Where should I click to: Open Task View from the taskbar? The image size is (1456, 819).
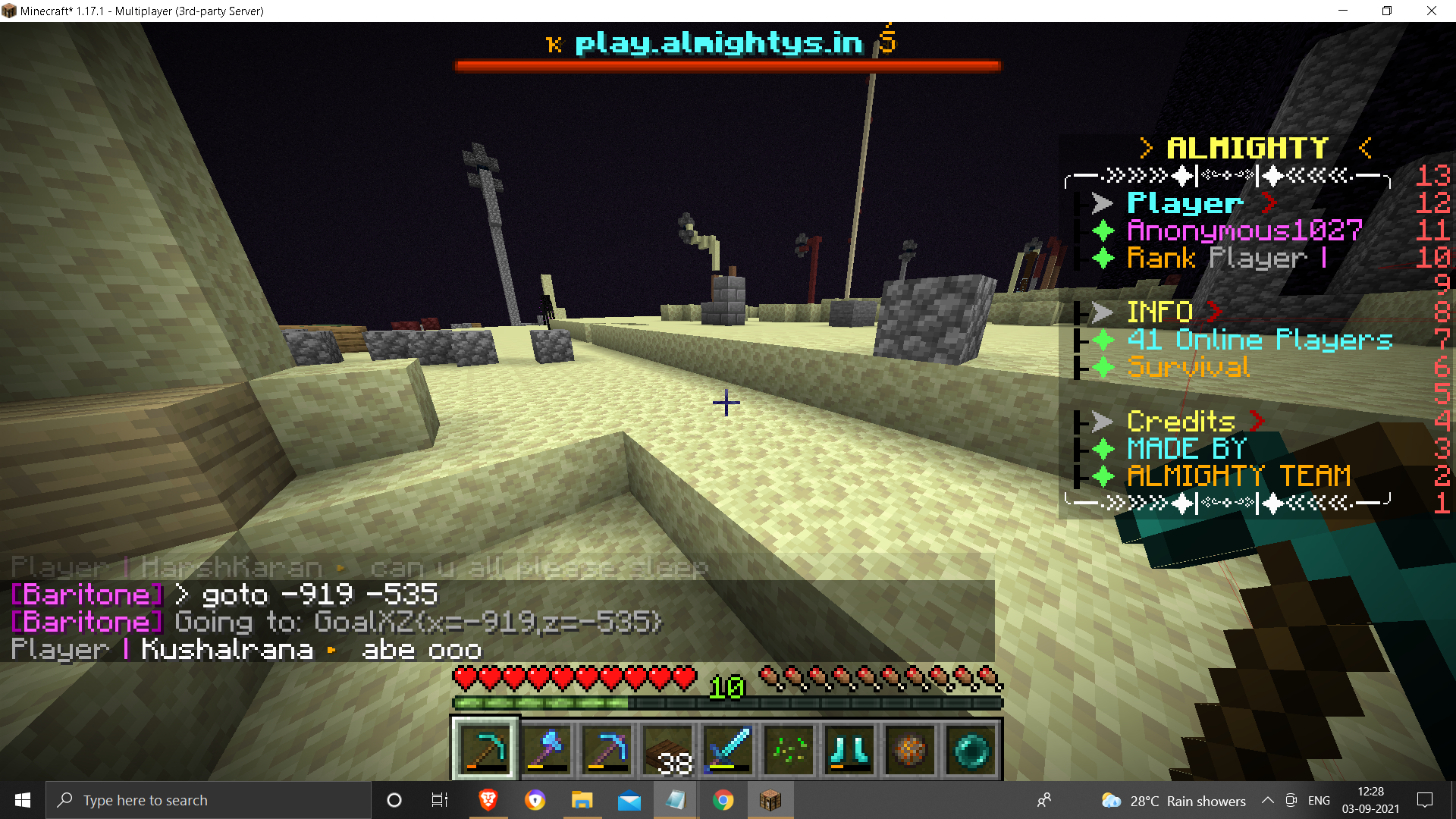439,800
